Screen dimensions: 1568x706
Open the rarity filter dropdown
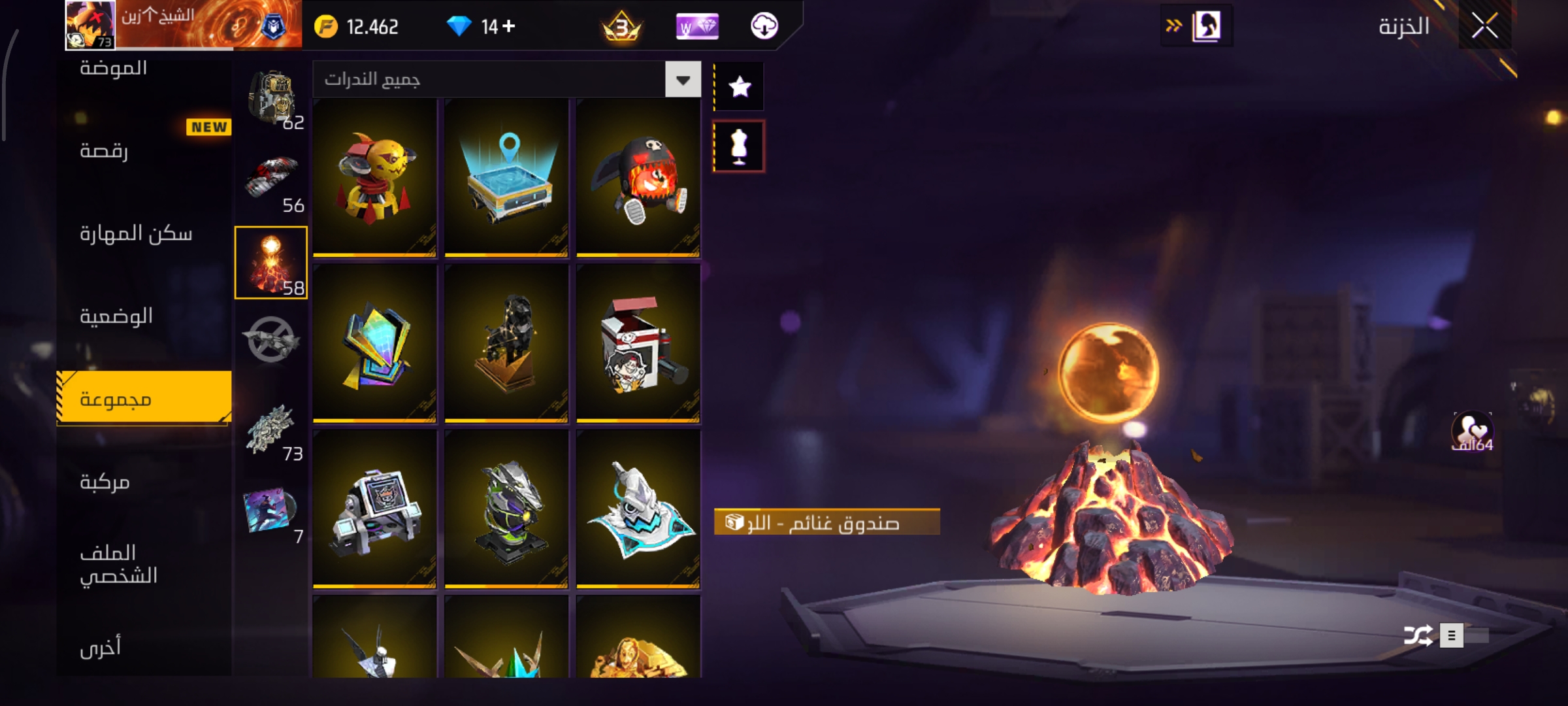[x=683, y=80]
